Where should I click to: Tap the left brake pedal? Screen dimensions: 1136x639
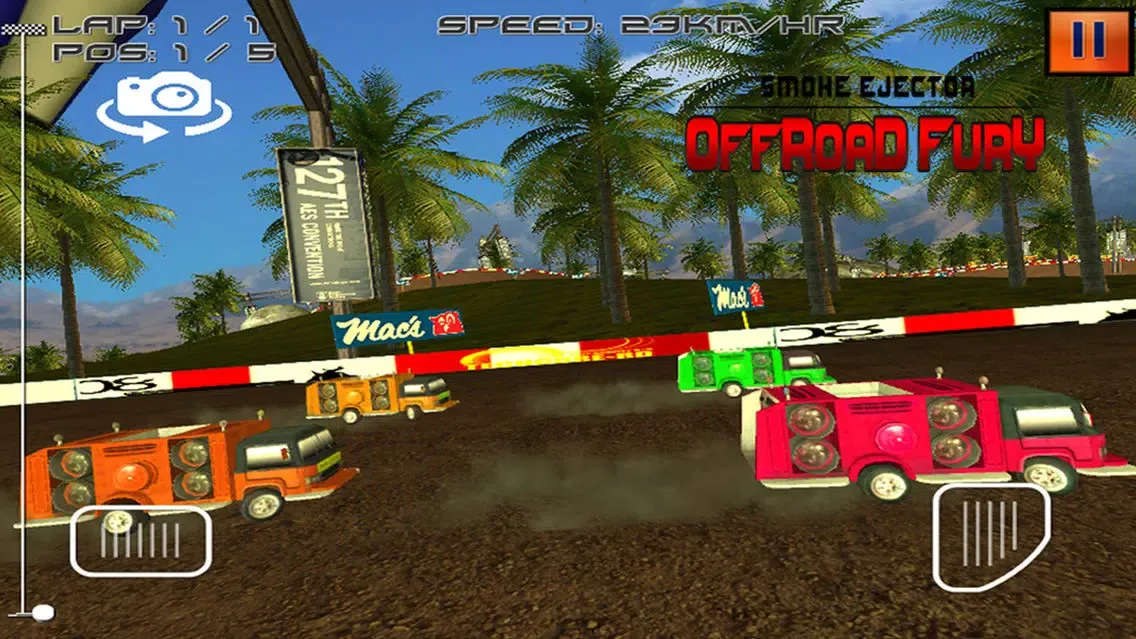[x=140, y=540]
